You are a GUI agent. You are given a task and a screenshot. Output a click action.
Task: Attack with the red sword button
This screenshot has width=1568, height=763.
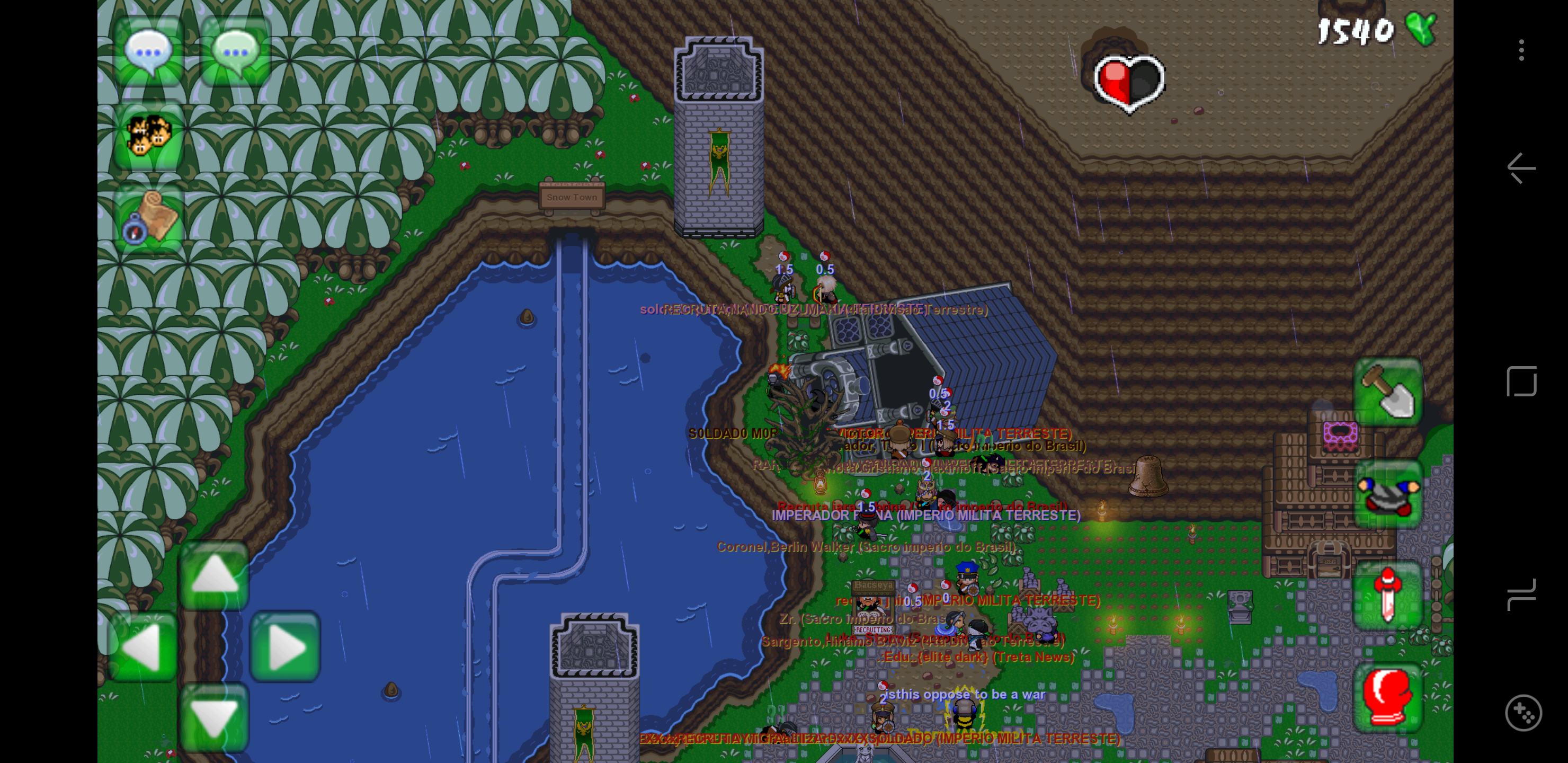[x=1387, y=595]
